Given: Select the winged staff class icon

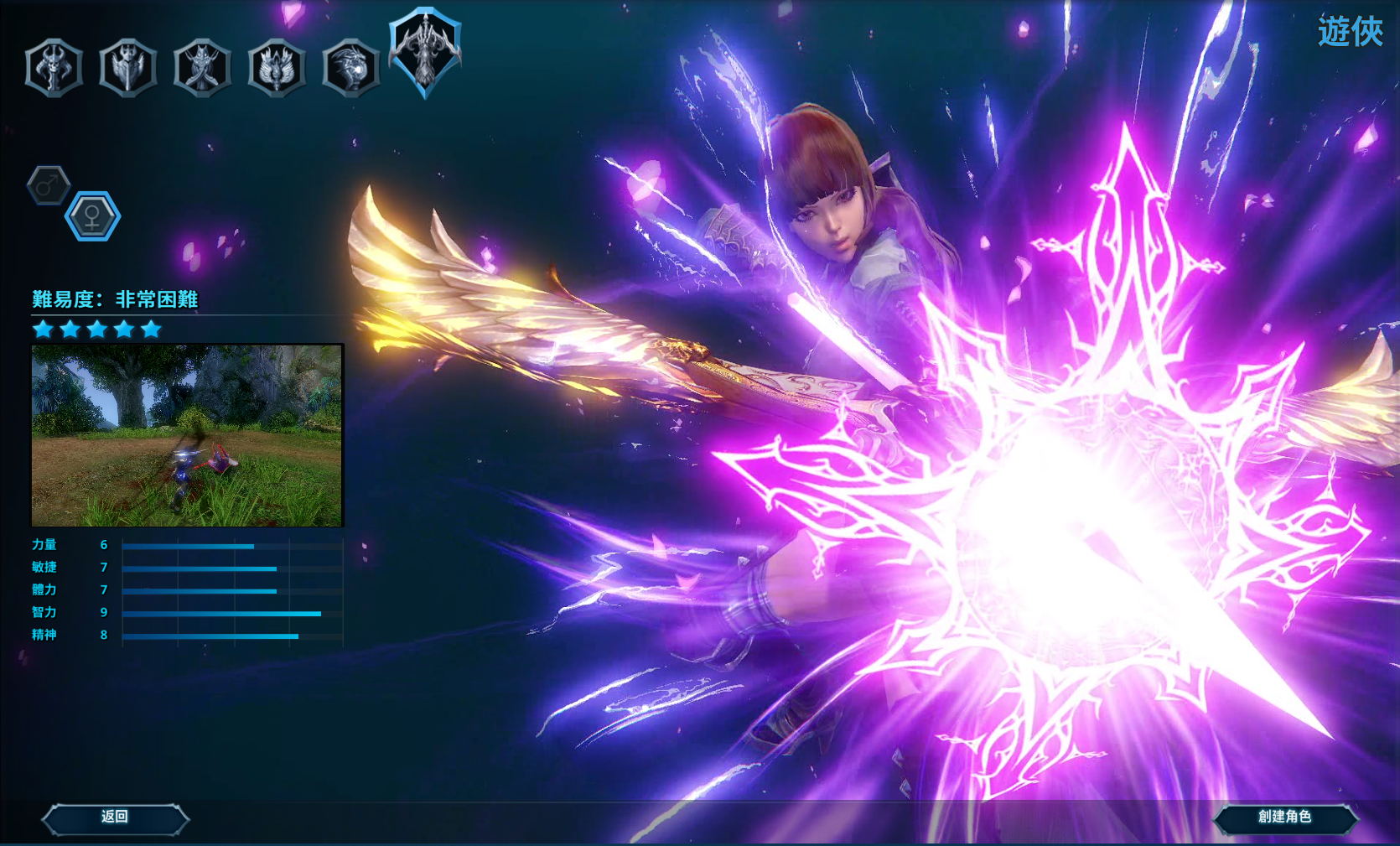Looking at the screenshot, I should pos(276,68).
